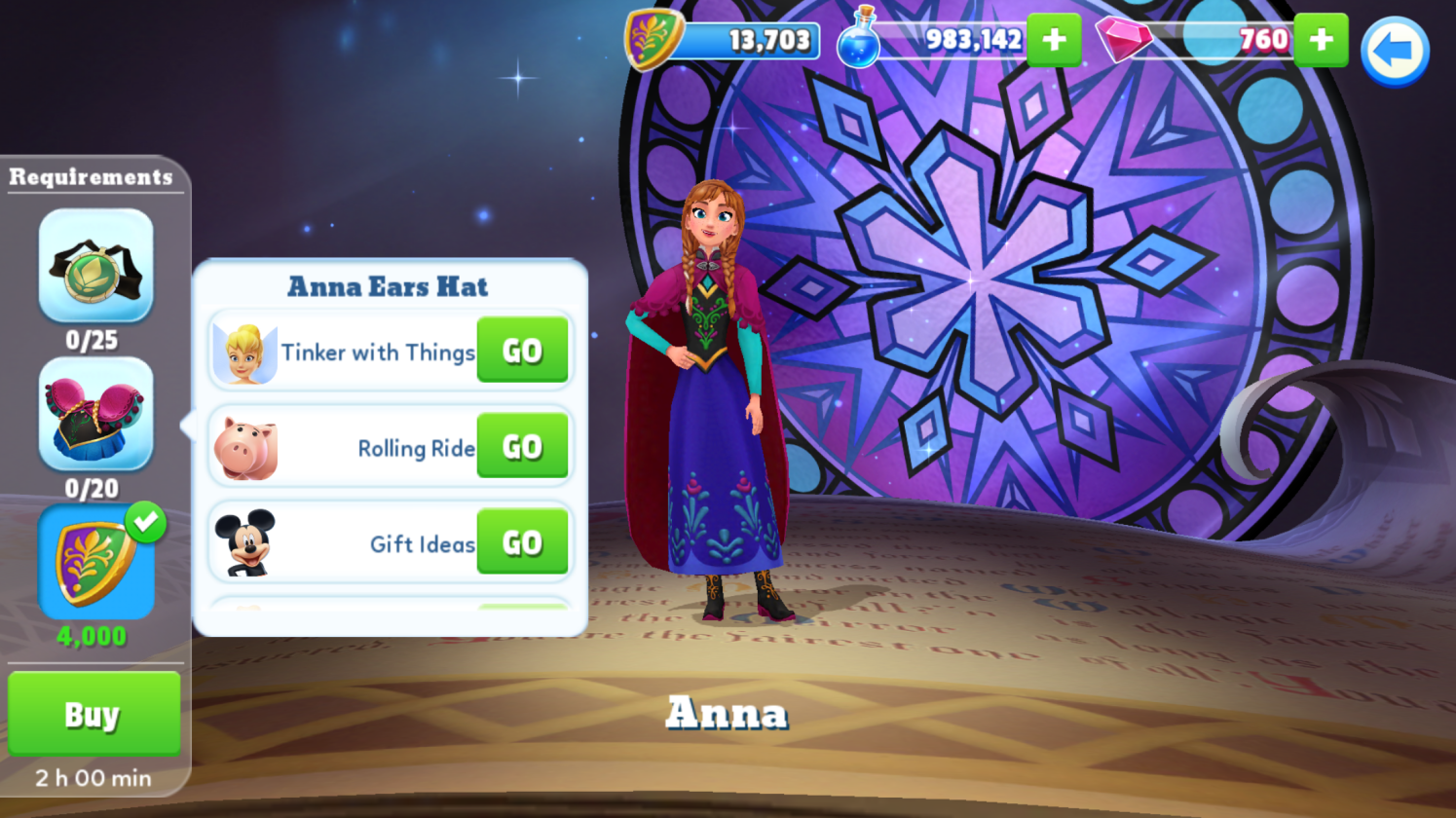Select the Anna Ears Hat requirement
1456x818 pixels.
(x=95, y=414)
